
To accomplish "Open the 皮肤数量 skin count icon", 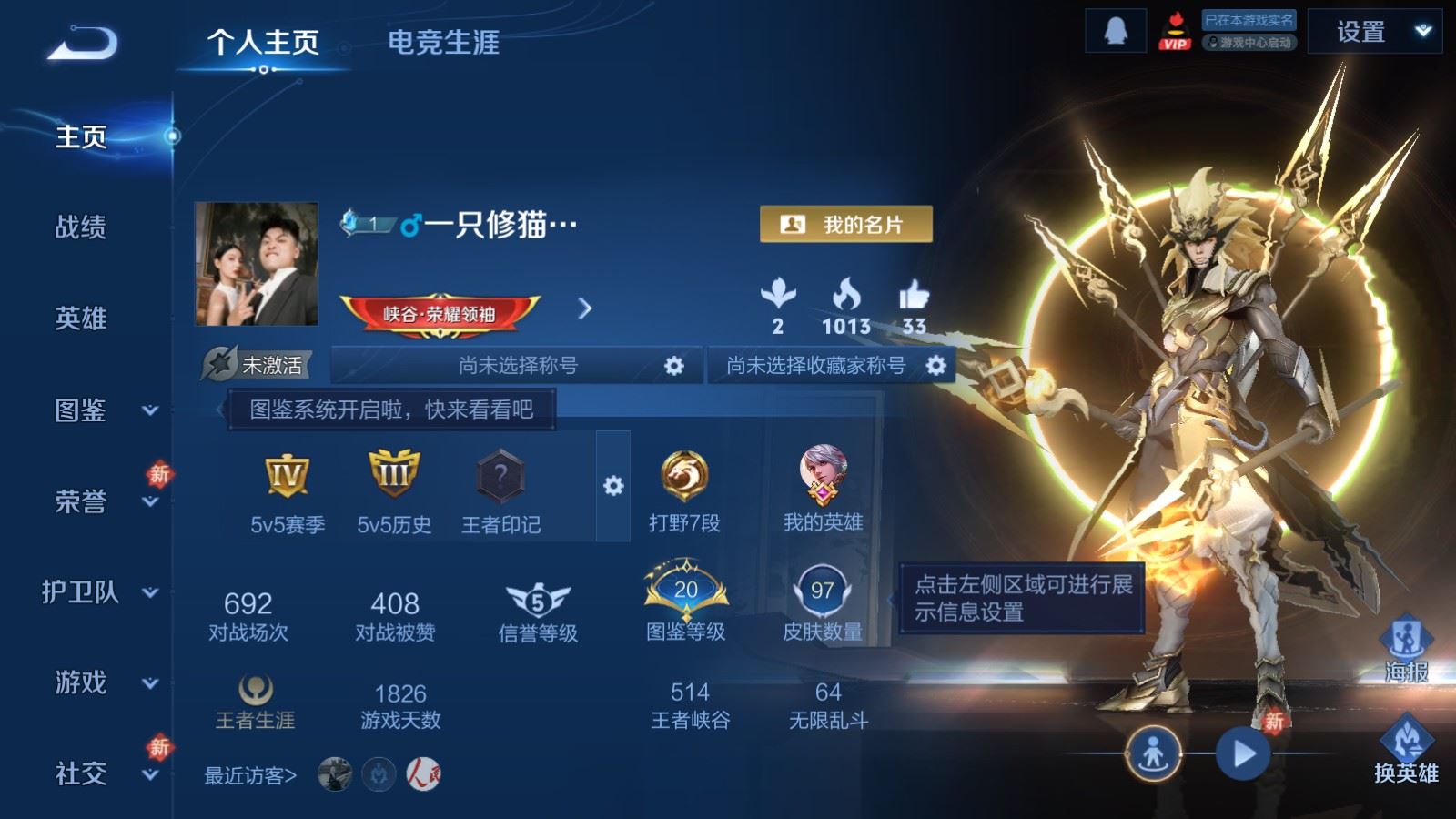I will (815, 591).
